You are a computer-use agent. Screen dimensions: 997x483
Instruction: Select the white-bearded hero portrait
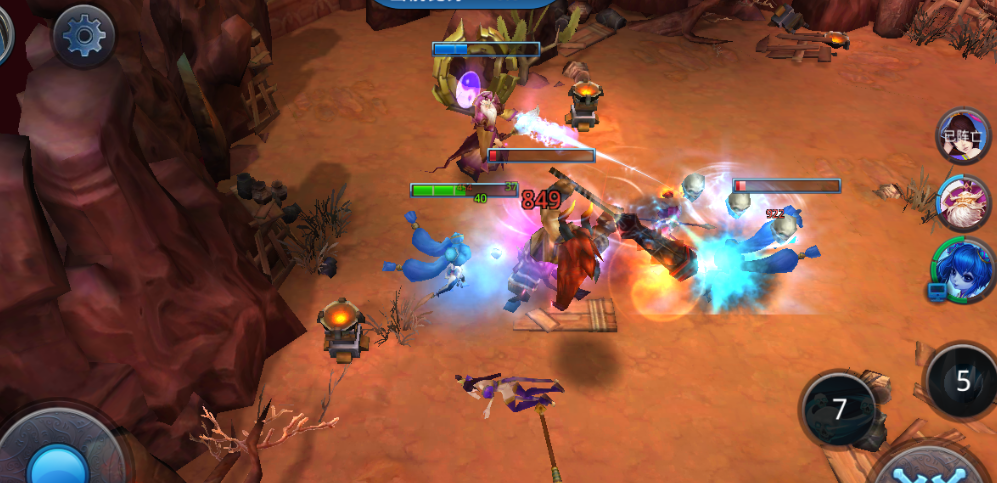point(962,201)
